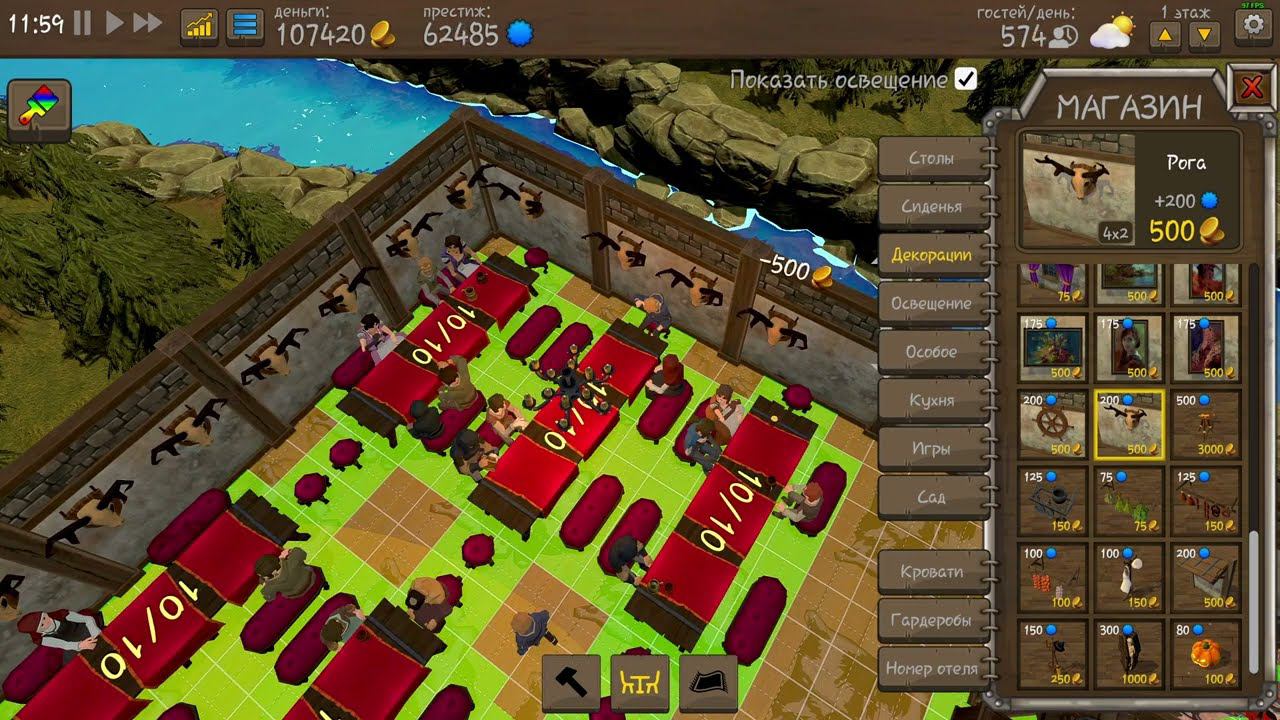1280x720 pixels.
Task: Open the Кухня shop category
Action: (x=932, y=399)
